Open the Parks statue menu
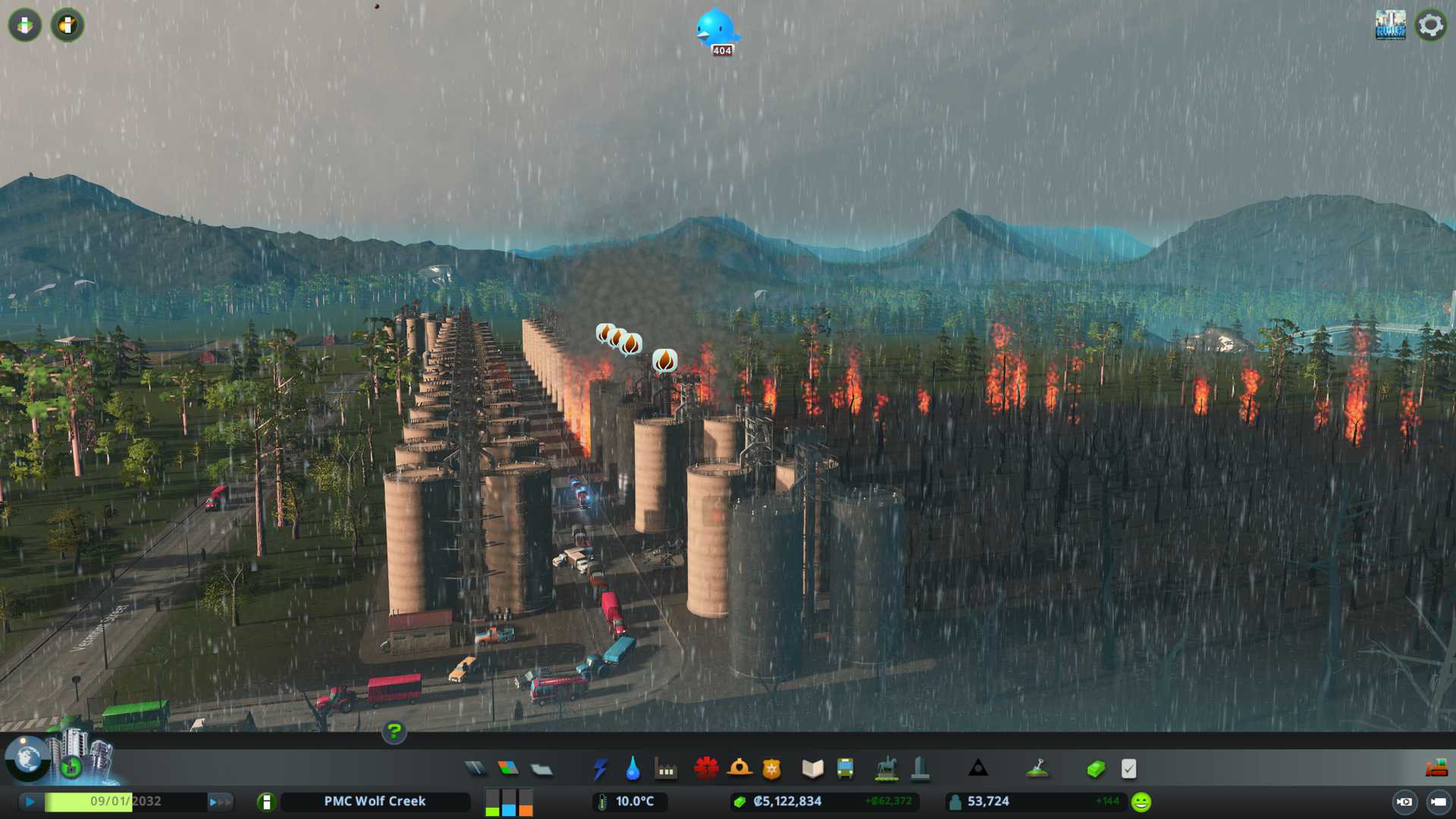1456x819 pixels. pyautogui.click(x=886, y=769)
